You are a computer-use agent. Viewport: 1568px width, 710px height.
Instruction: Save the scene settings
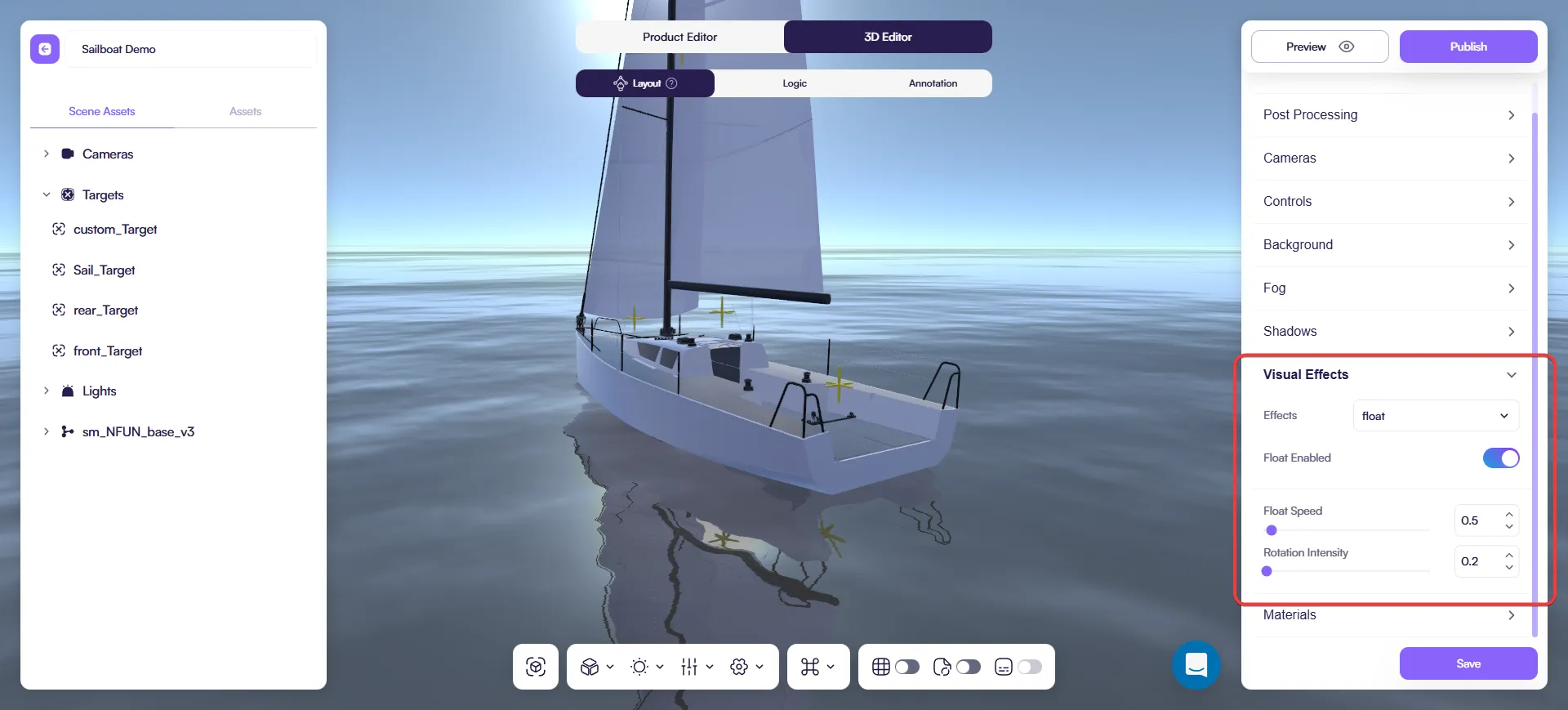point(1468,663)
